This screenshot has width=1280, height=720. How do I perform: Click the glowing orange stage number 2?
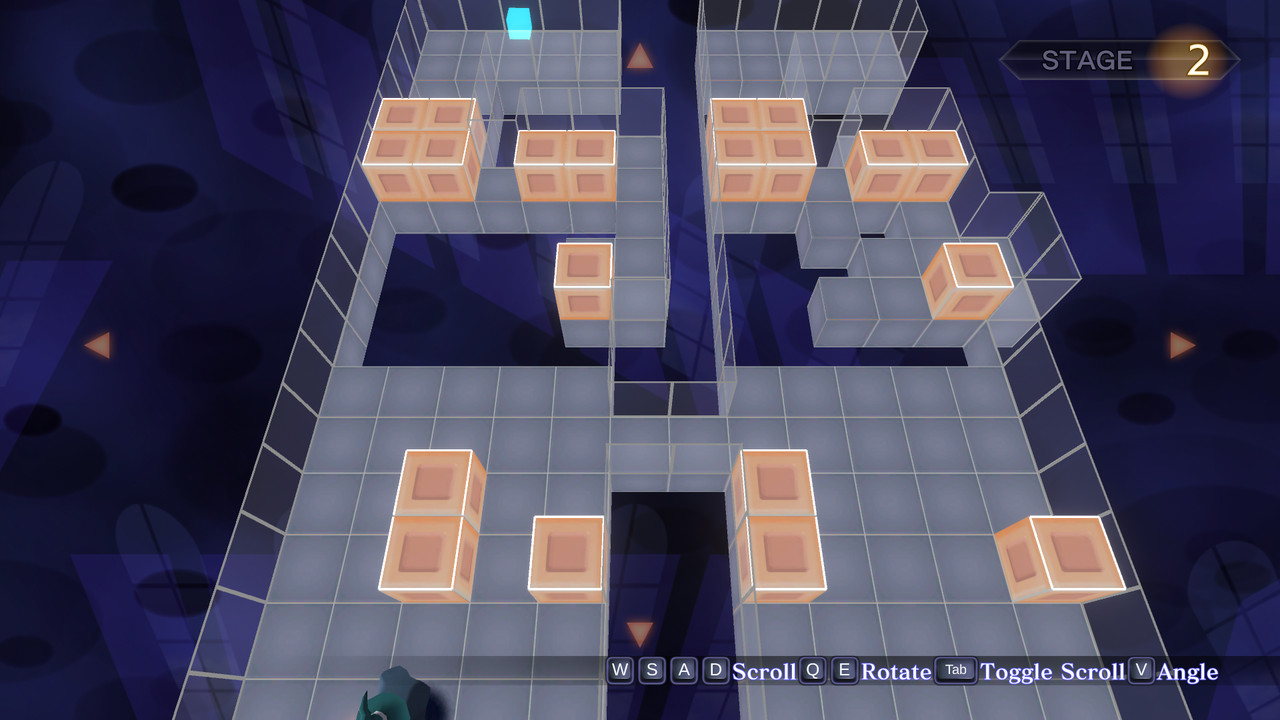(x=1198, y=62)
